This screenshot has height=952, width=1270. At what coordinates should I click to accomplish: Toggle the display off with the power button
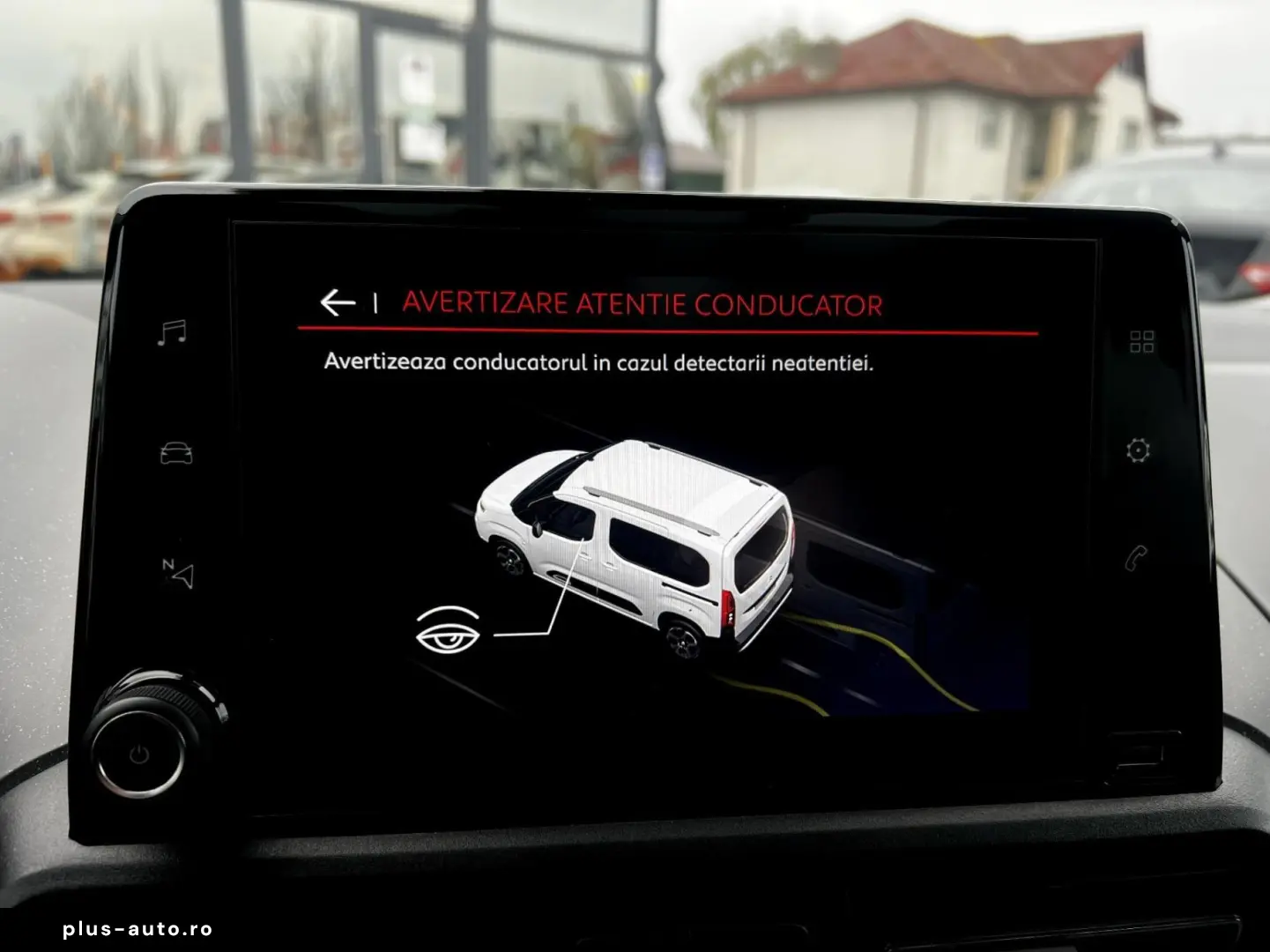[x=139, y=752]
